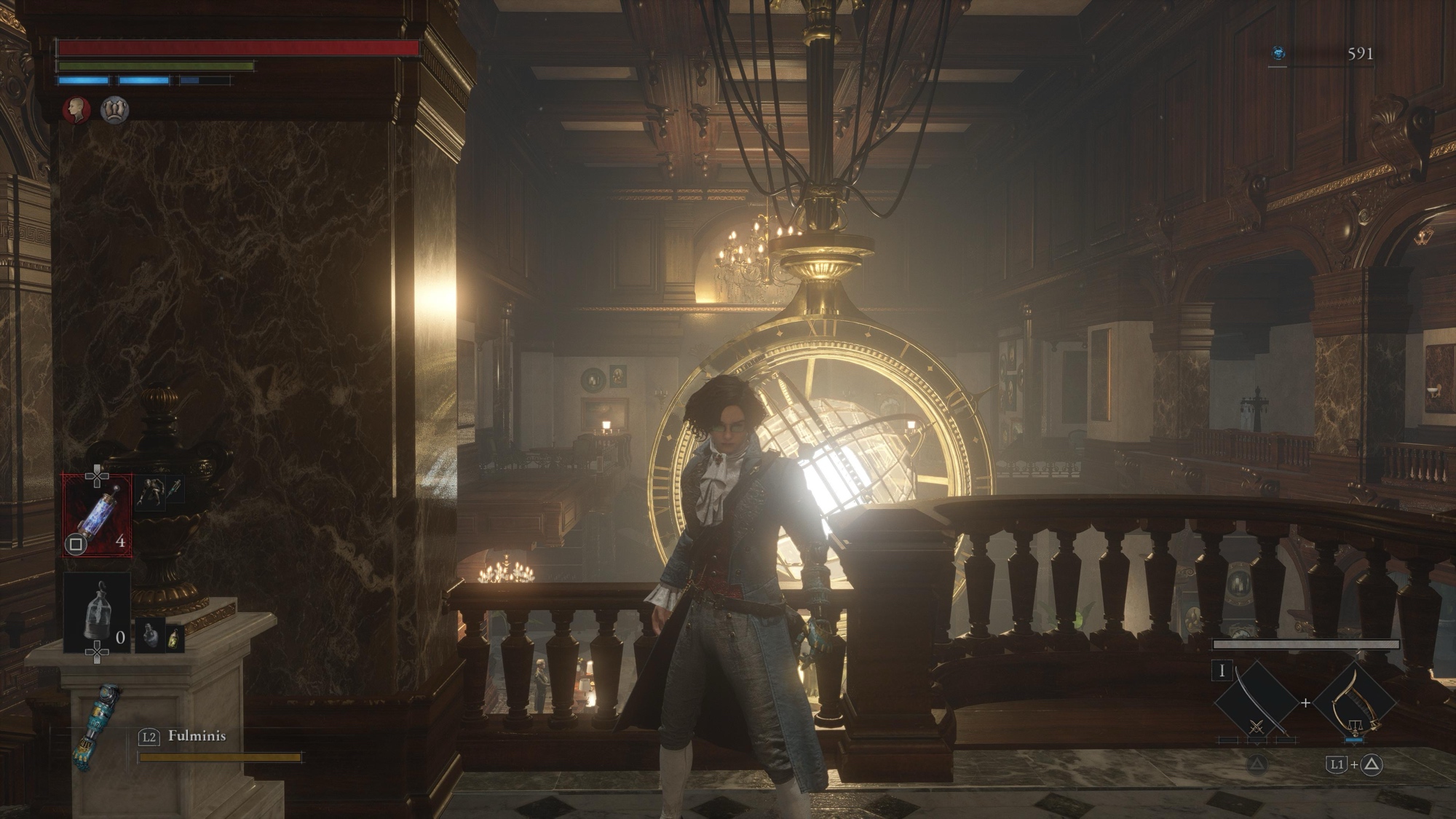
Task: Select the empty lamp jar slot
Action: (98, 613)
